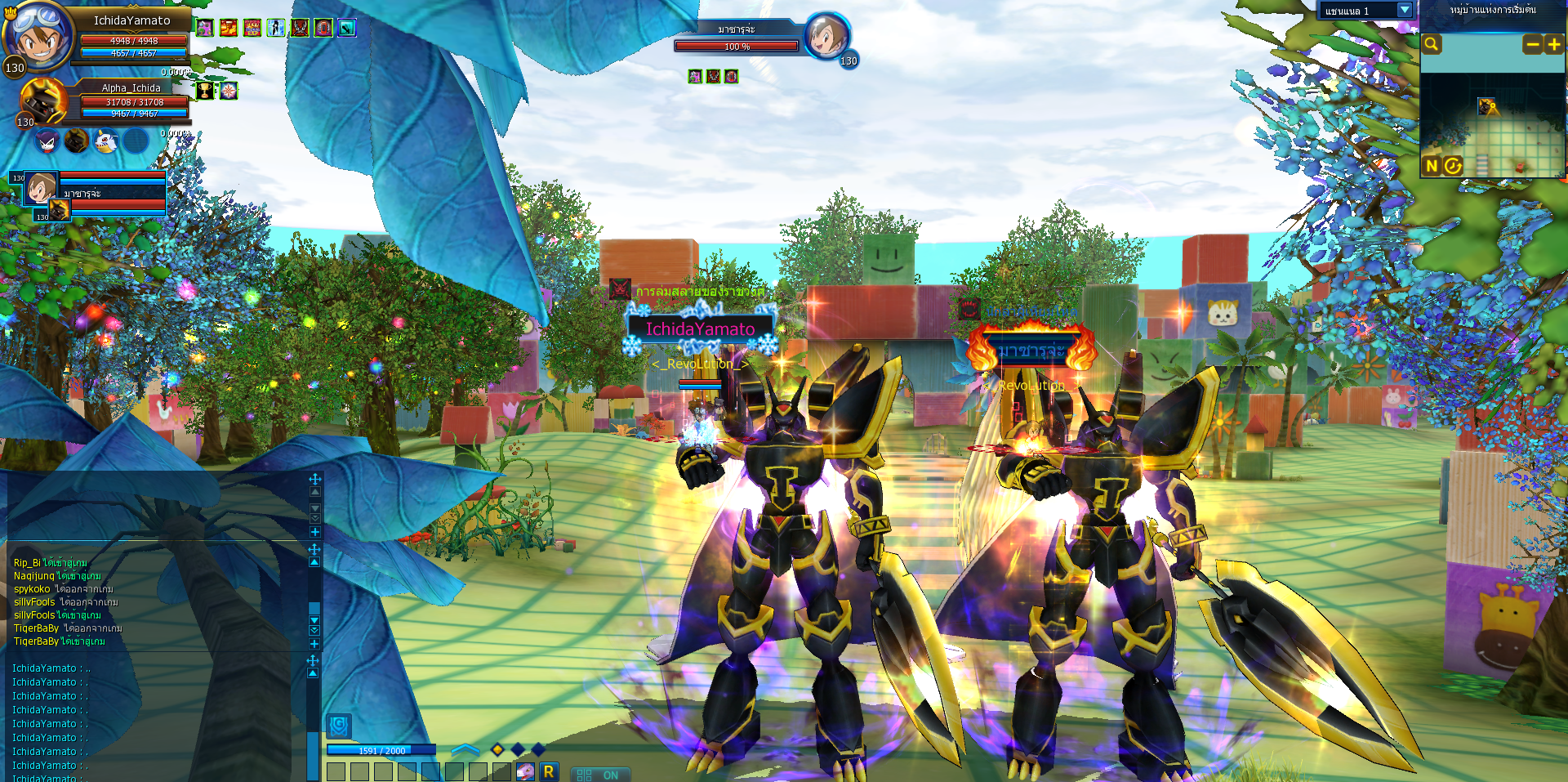Expand the quickbar with the blue chevron
The height and width of the screenshot is (782, 1568).
pos(465,748)
